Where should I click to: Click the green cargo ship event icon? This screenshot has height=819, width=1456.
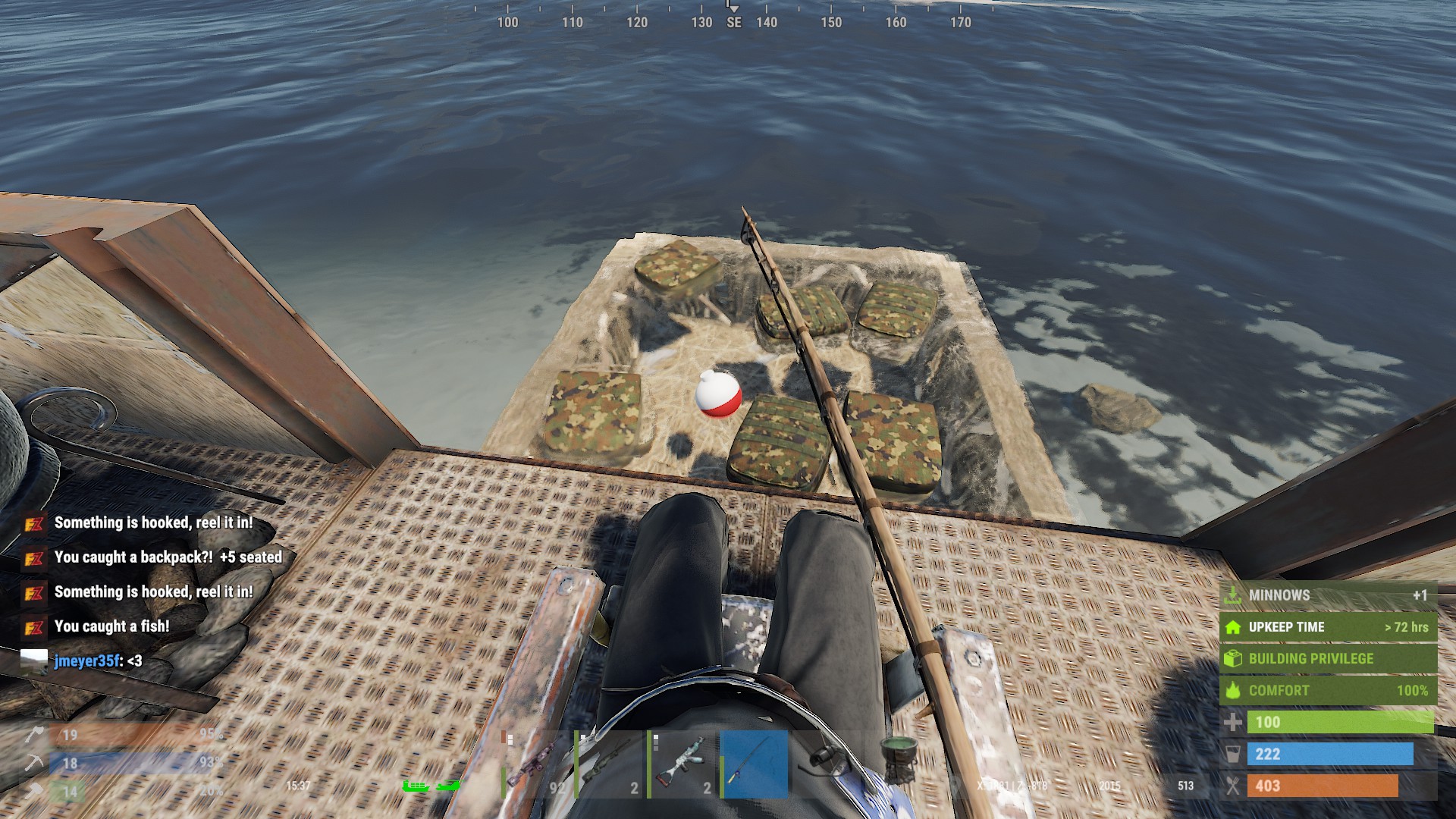416,786
